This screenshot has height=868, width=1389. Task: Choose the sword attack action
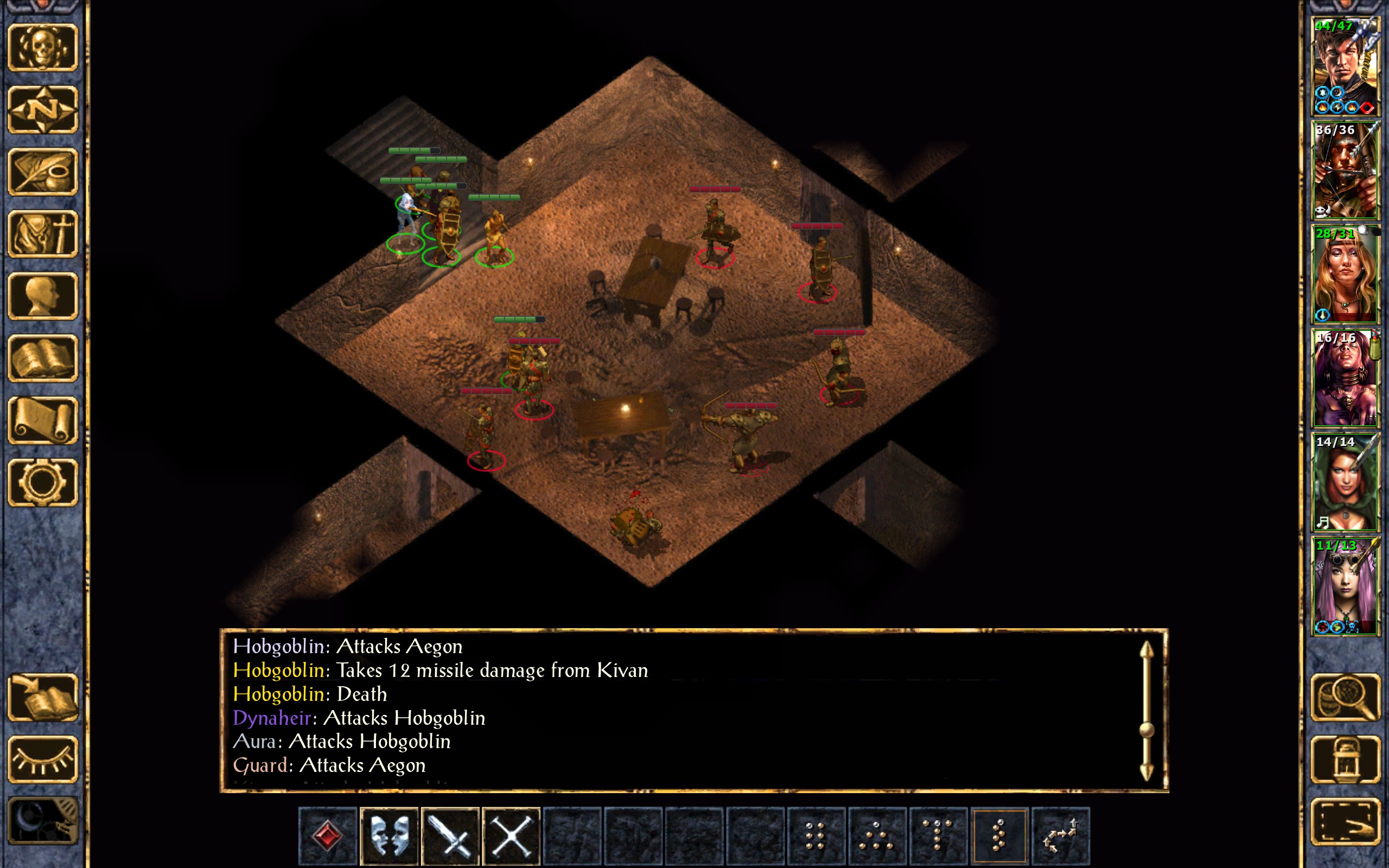(450, 835)
